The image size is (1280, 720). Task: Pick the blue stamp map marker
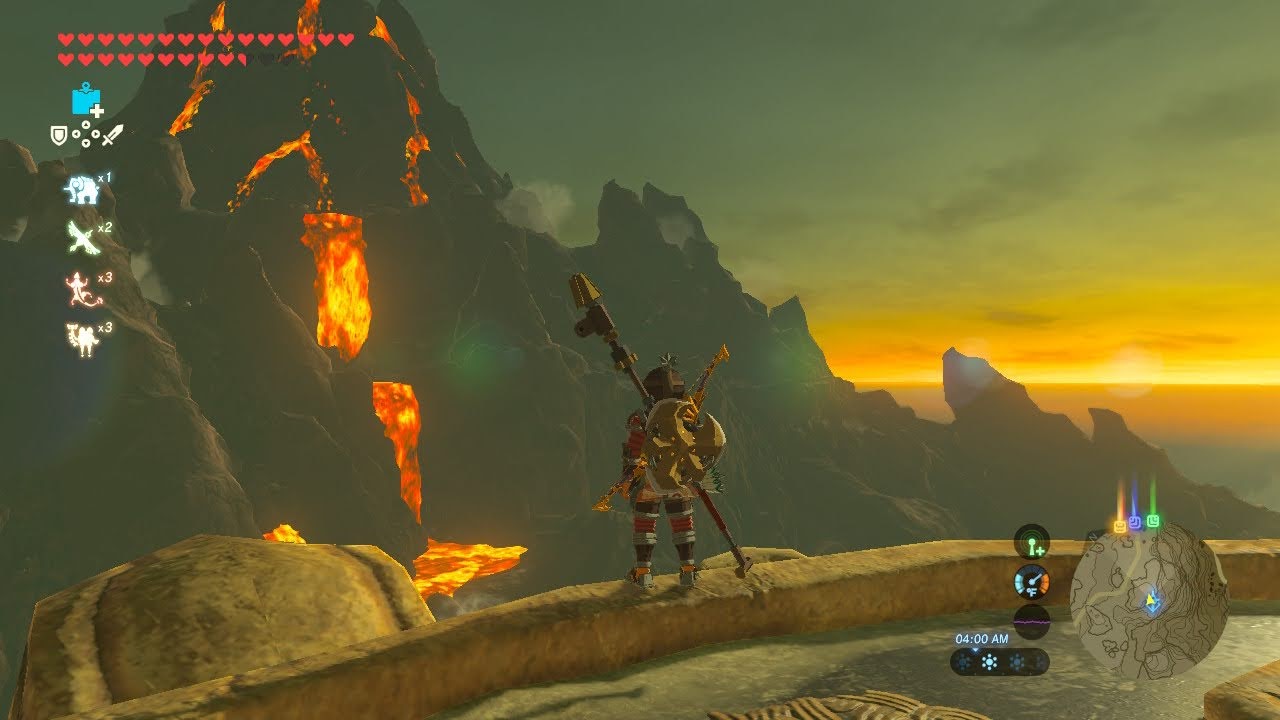(x=1135, y=523)
